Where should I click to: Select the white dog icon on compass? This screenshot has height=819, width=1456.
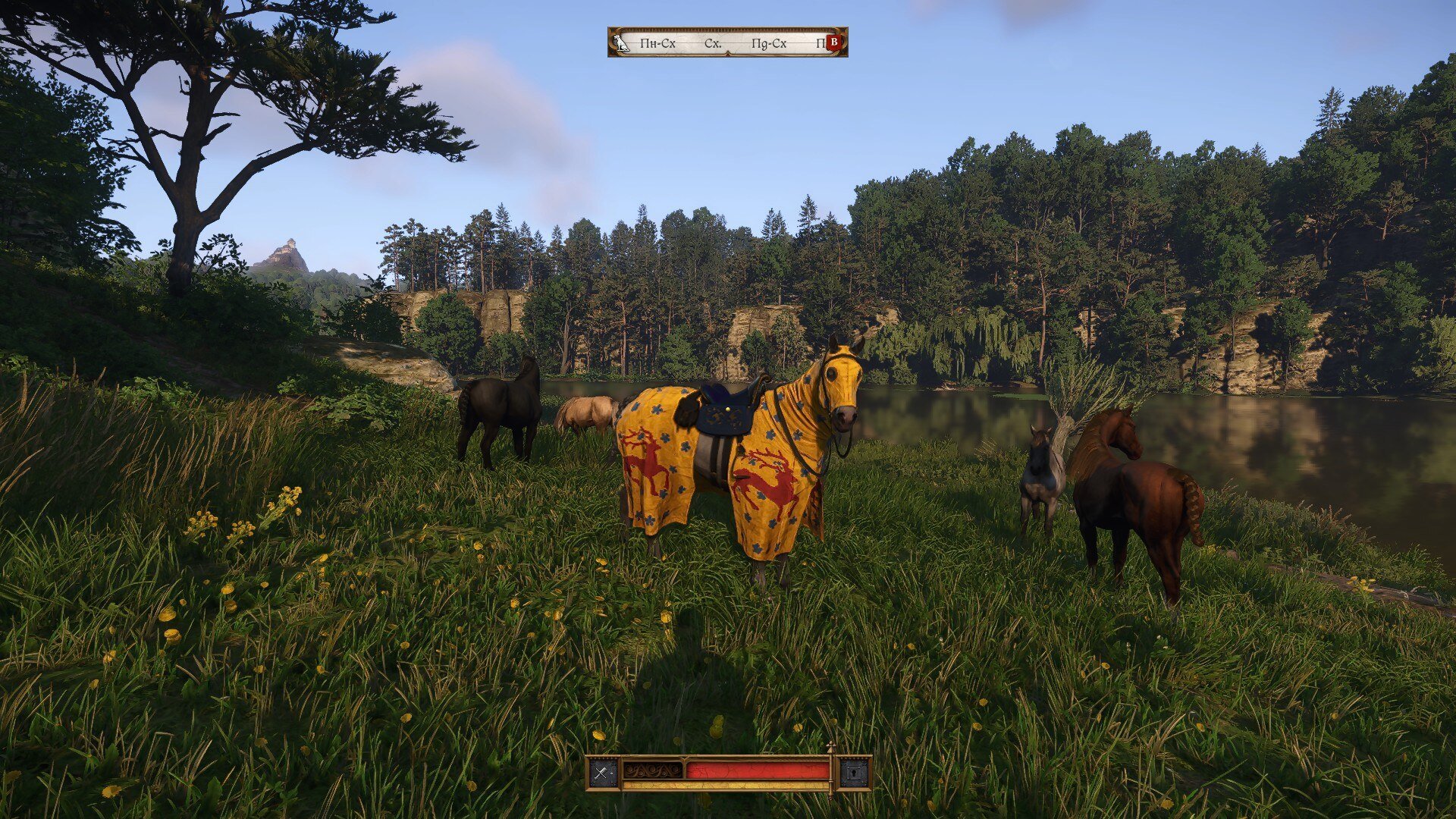(623, 42)
